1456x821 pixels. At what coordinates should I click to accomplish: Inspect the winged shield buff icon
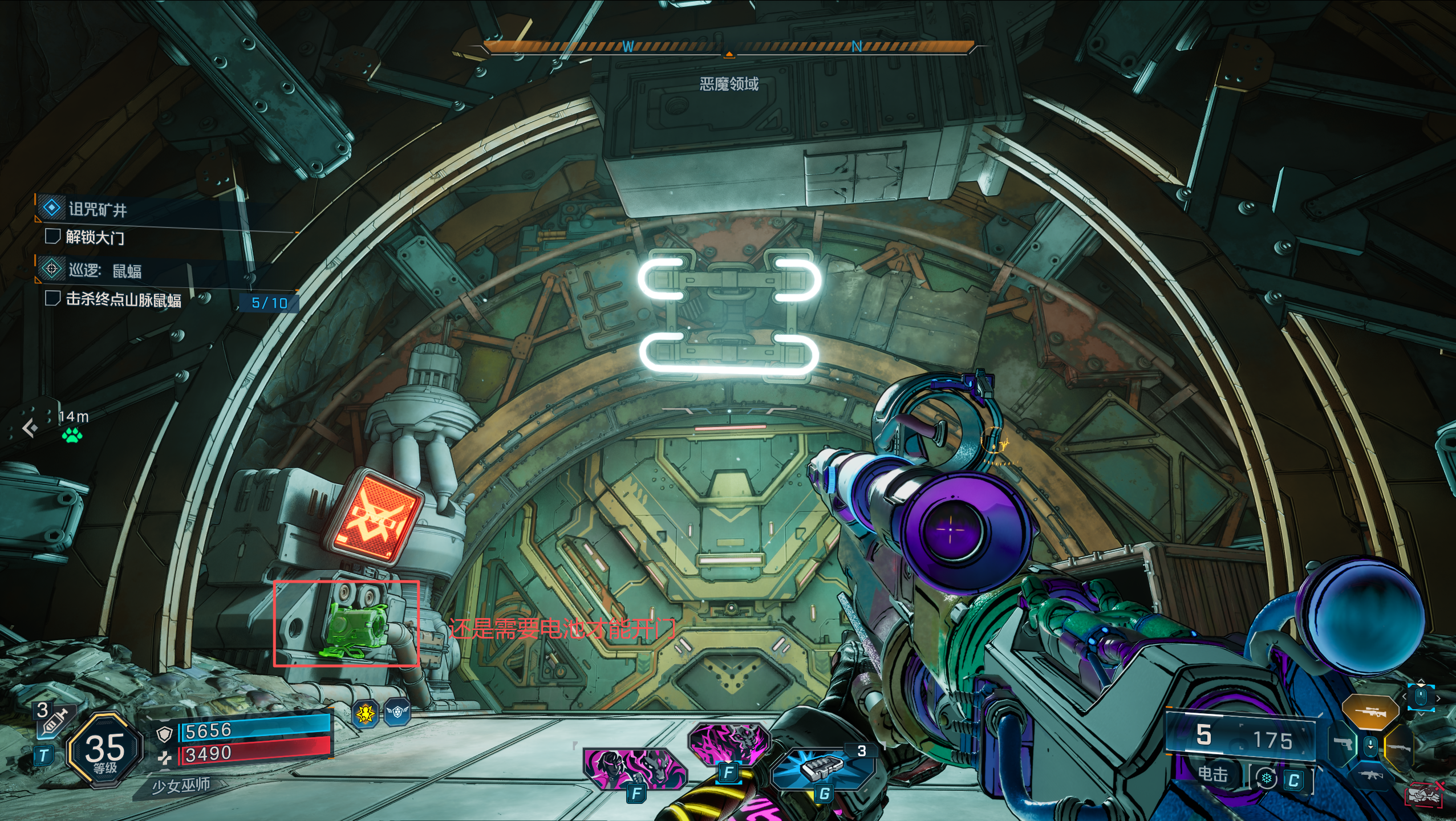coord(398,712)
